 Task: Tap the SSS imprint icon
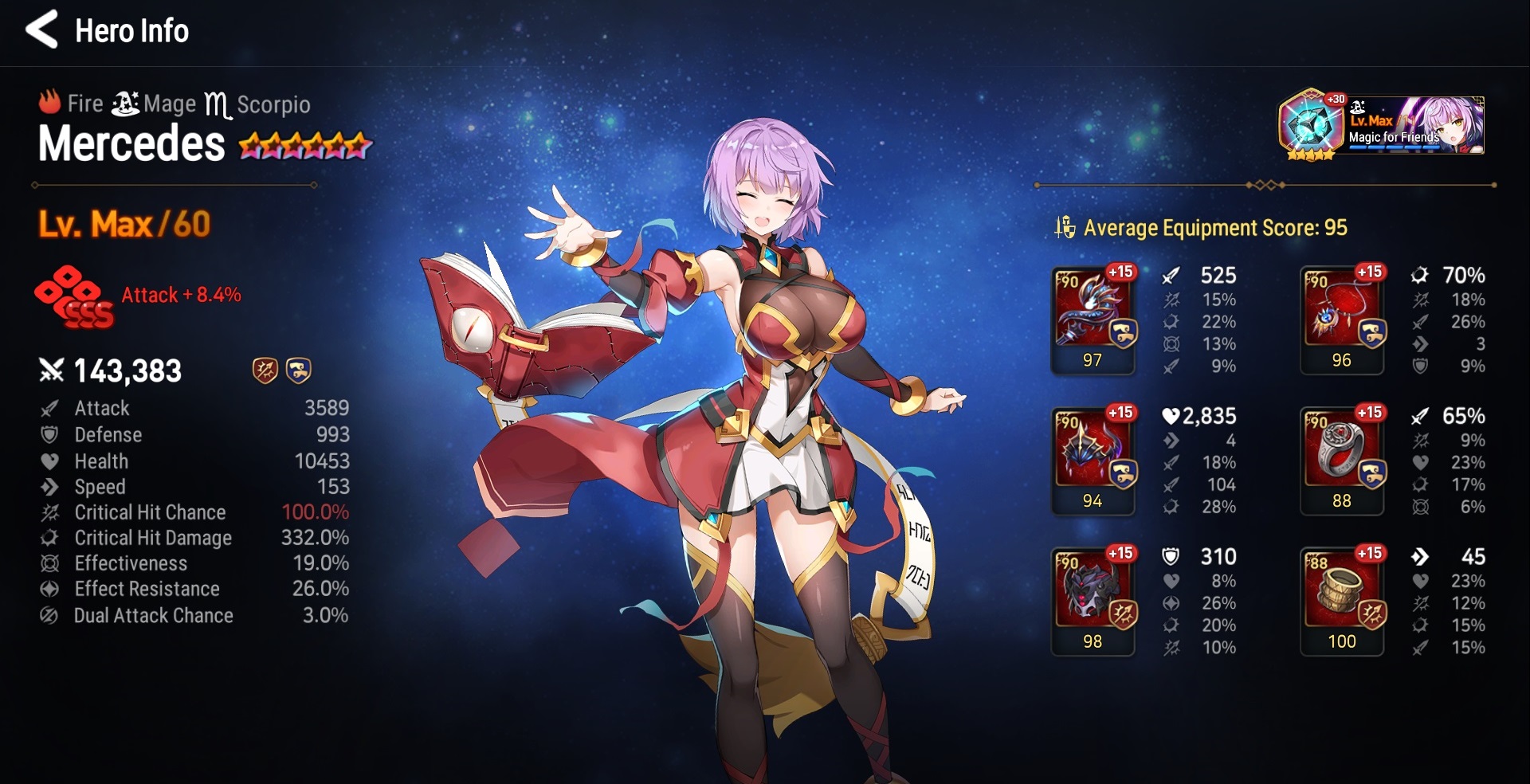click(74, 296)
